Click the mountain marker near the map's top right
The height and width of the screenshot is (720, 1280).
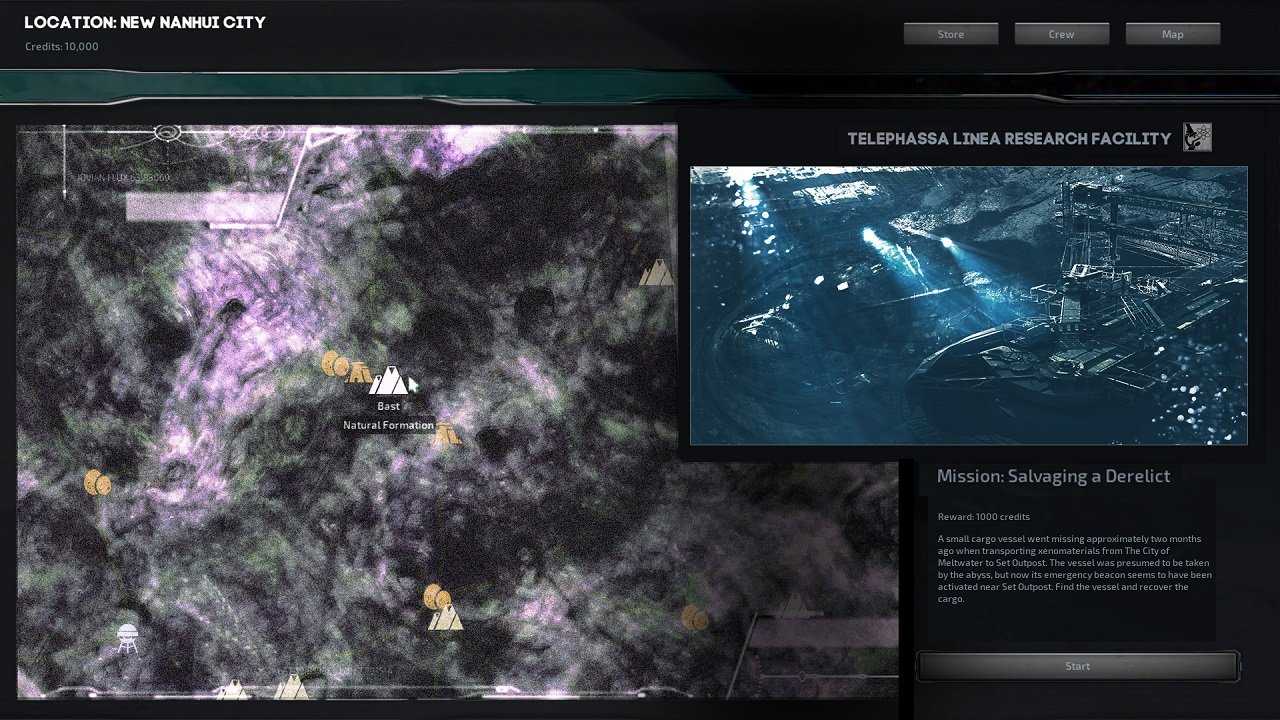tap(655, 272)
